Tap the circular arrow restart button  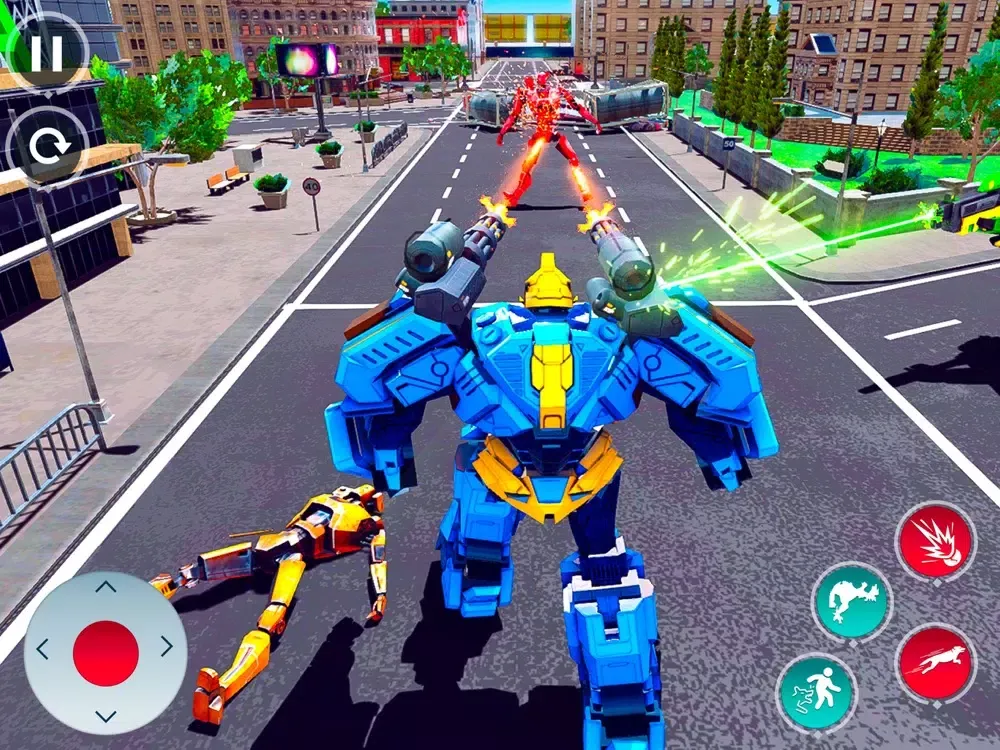pos(47,148)
